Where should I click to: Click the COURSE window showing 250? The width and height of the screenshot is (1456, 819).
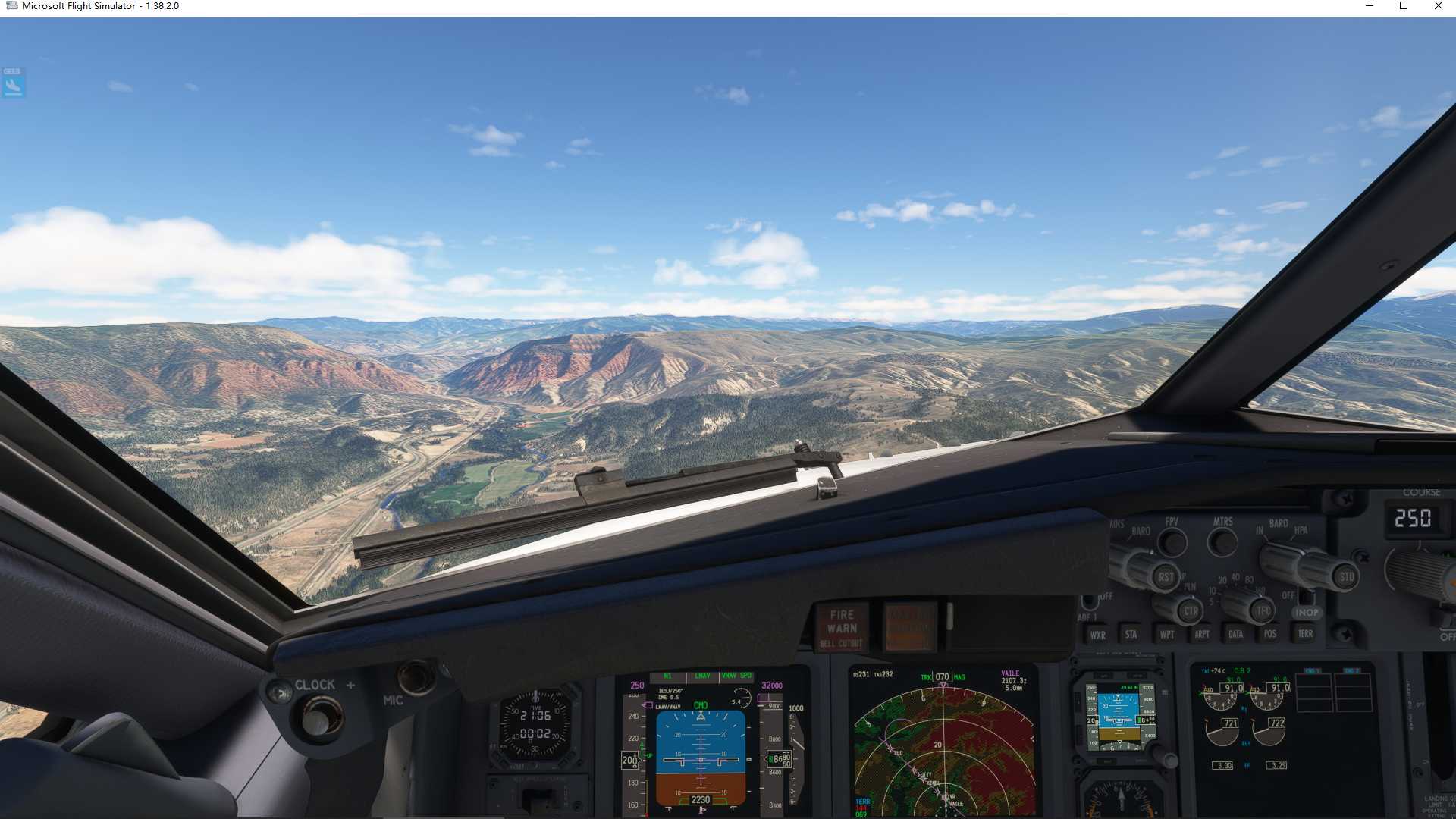point(1415,519)
